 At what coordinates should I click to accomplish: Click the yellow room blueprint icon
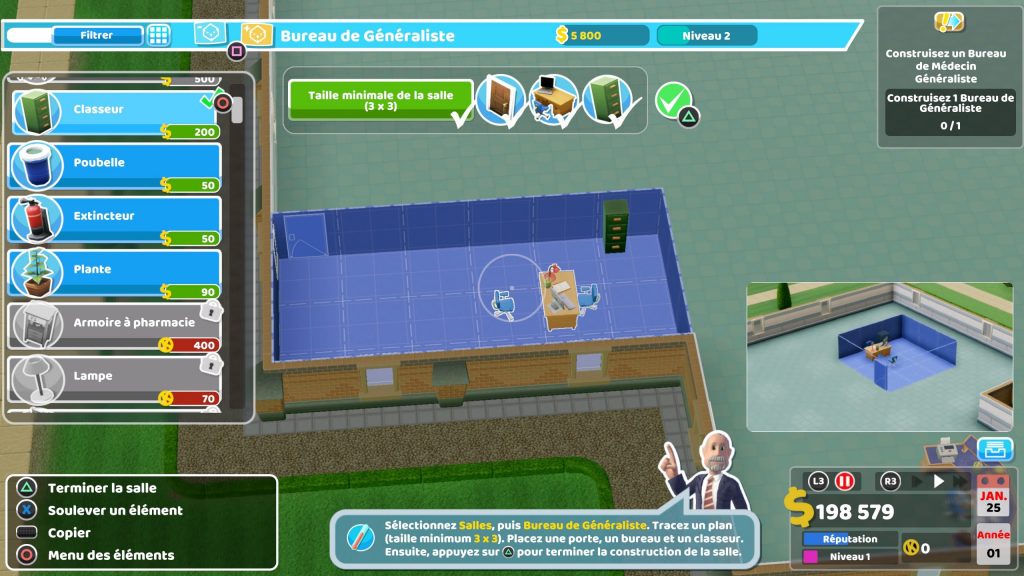coord(256,35)
